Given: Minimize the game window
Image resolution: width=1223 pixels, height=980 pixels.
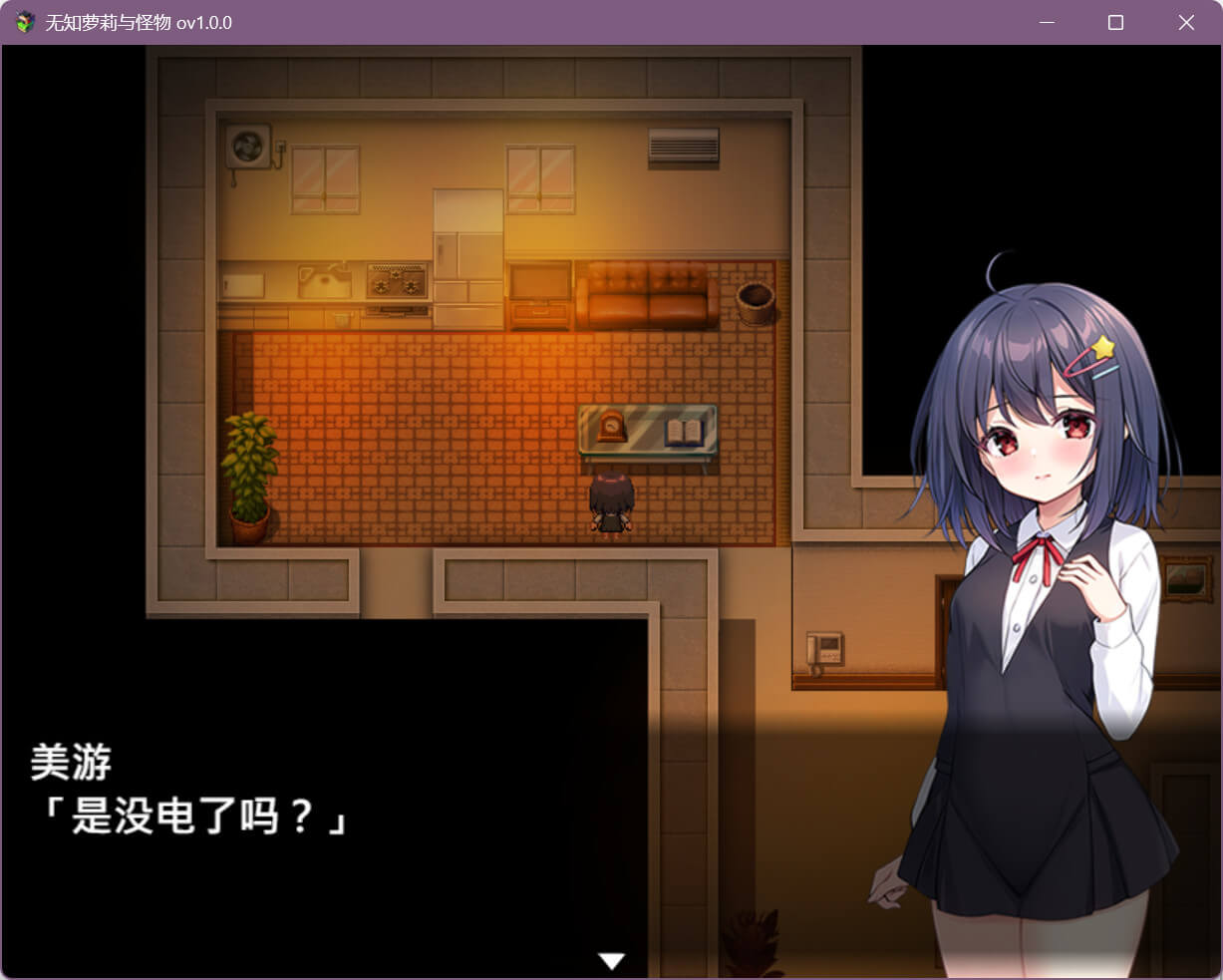Looking at the screenshot, I should (x=1047, y=22).
